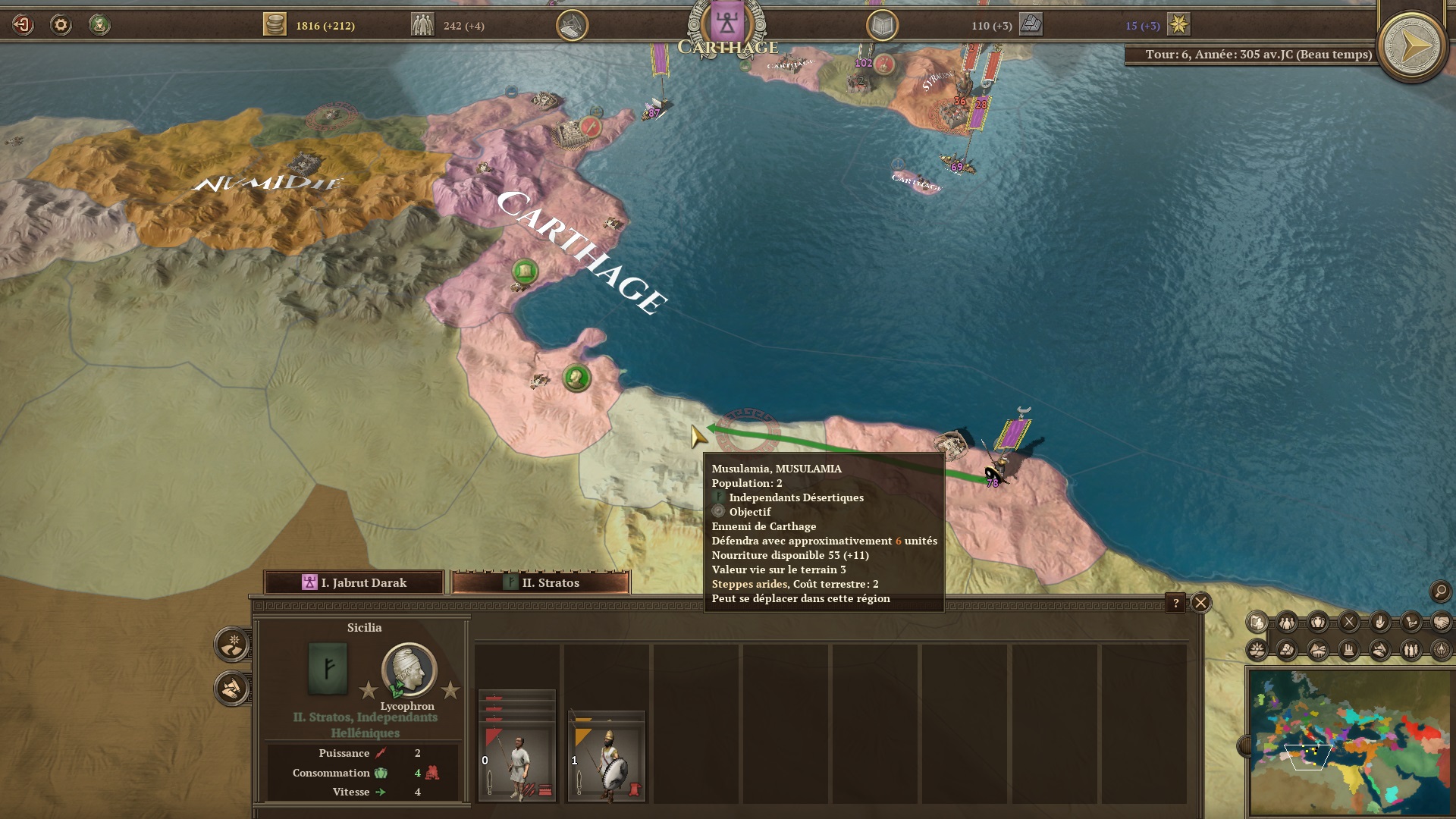
Task: Open the book icon in top bar
Action: (882, 26)
